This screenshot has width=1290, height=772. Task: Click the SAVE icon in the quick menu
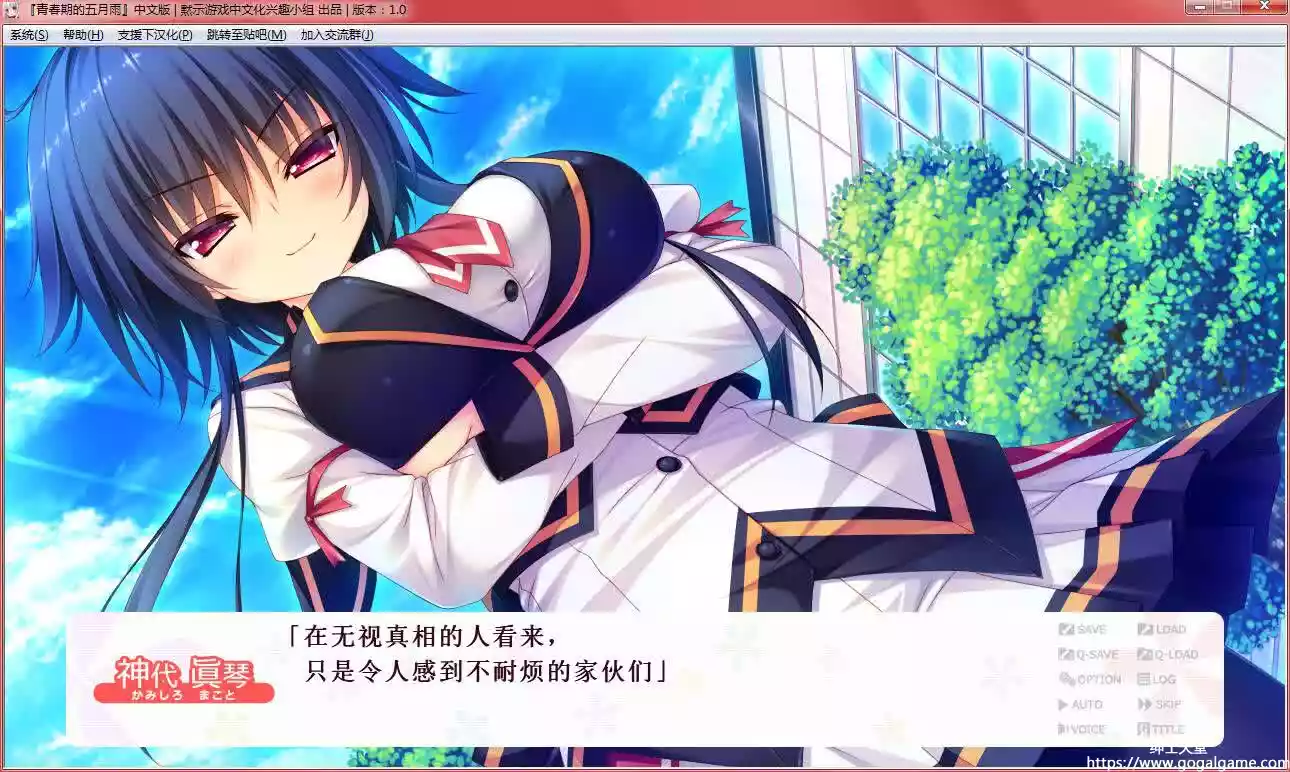click(x=1085, y=629)
